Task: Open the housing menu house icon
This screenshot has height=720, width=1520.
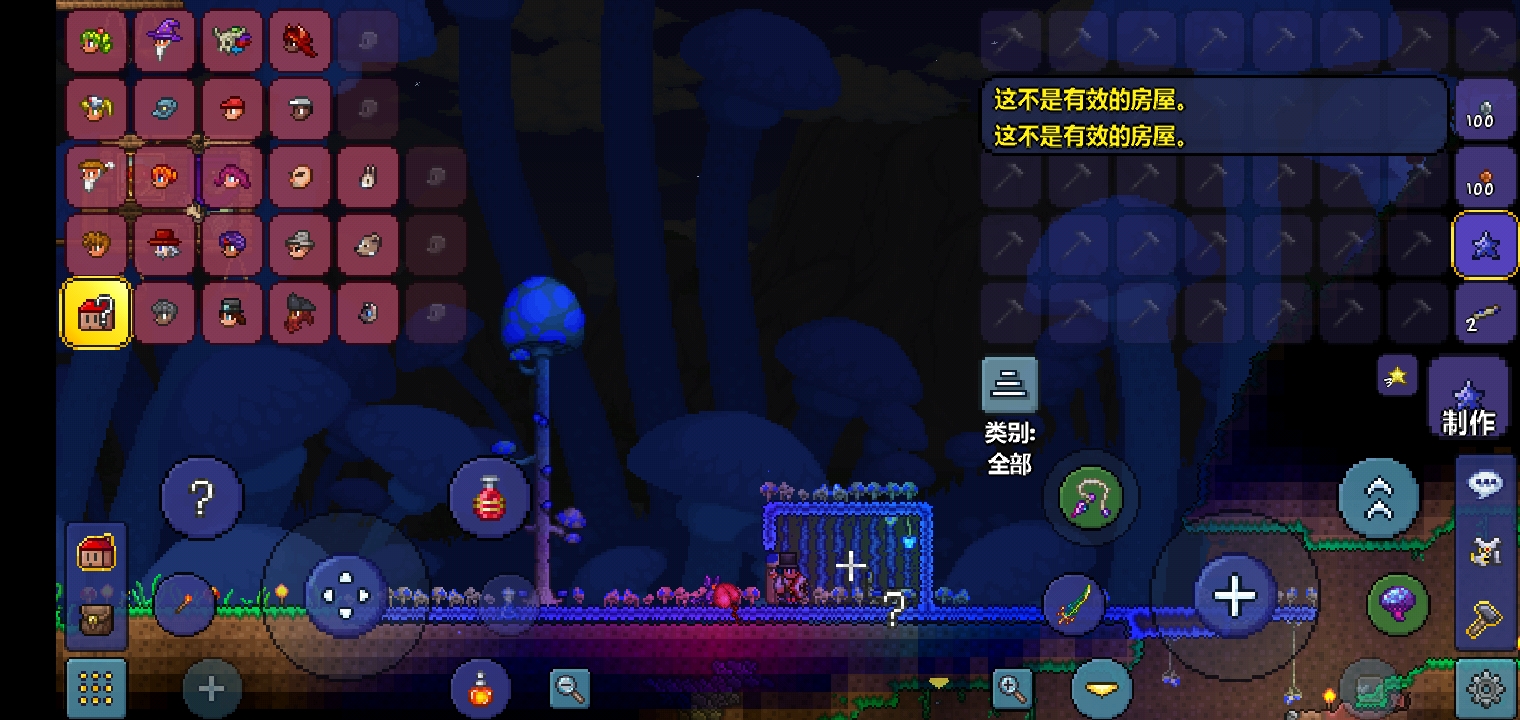Action: (96, 553)
